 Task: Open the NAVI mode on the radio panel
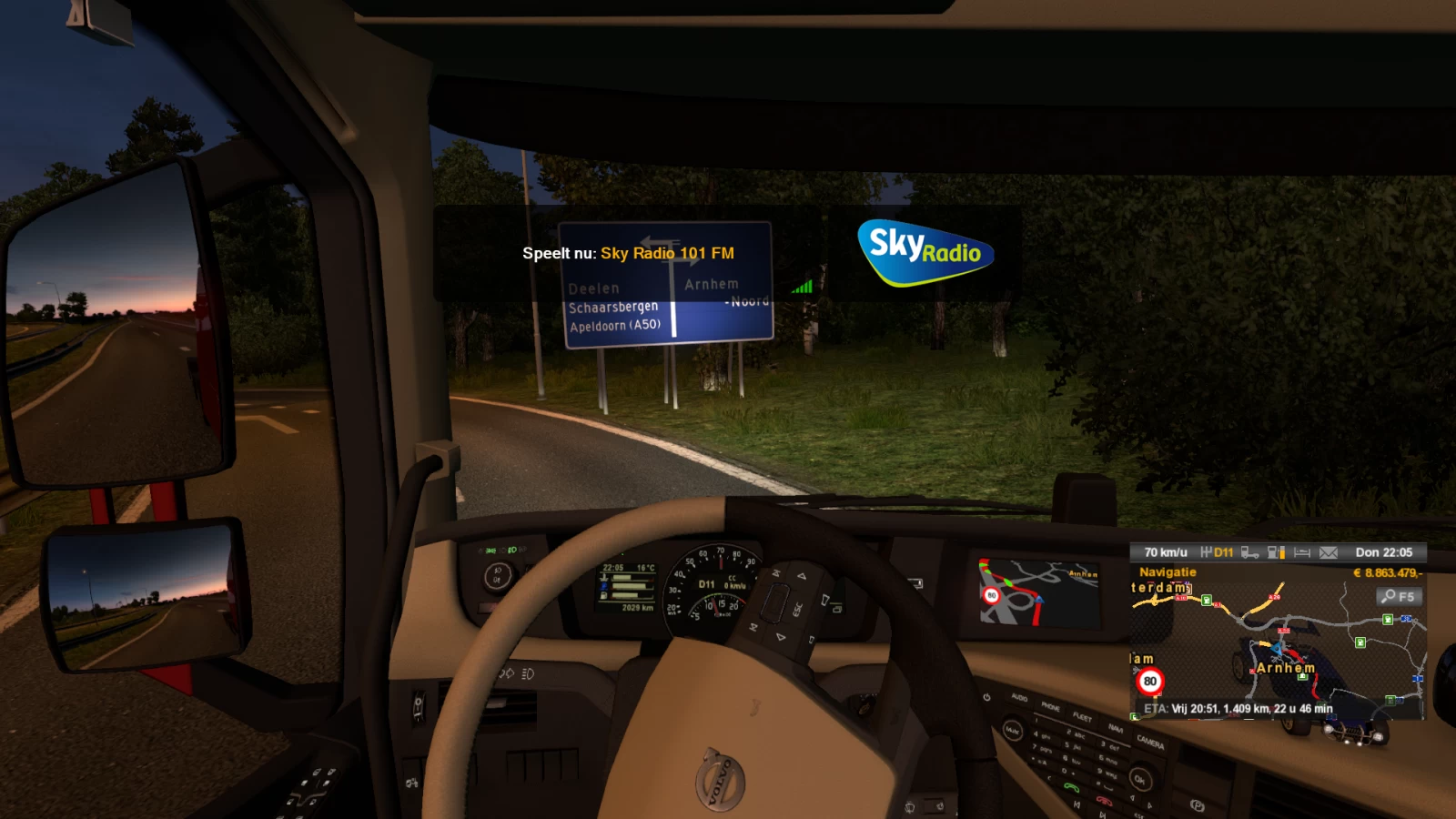pos(1116,729)
